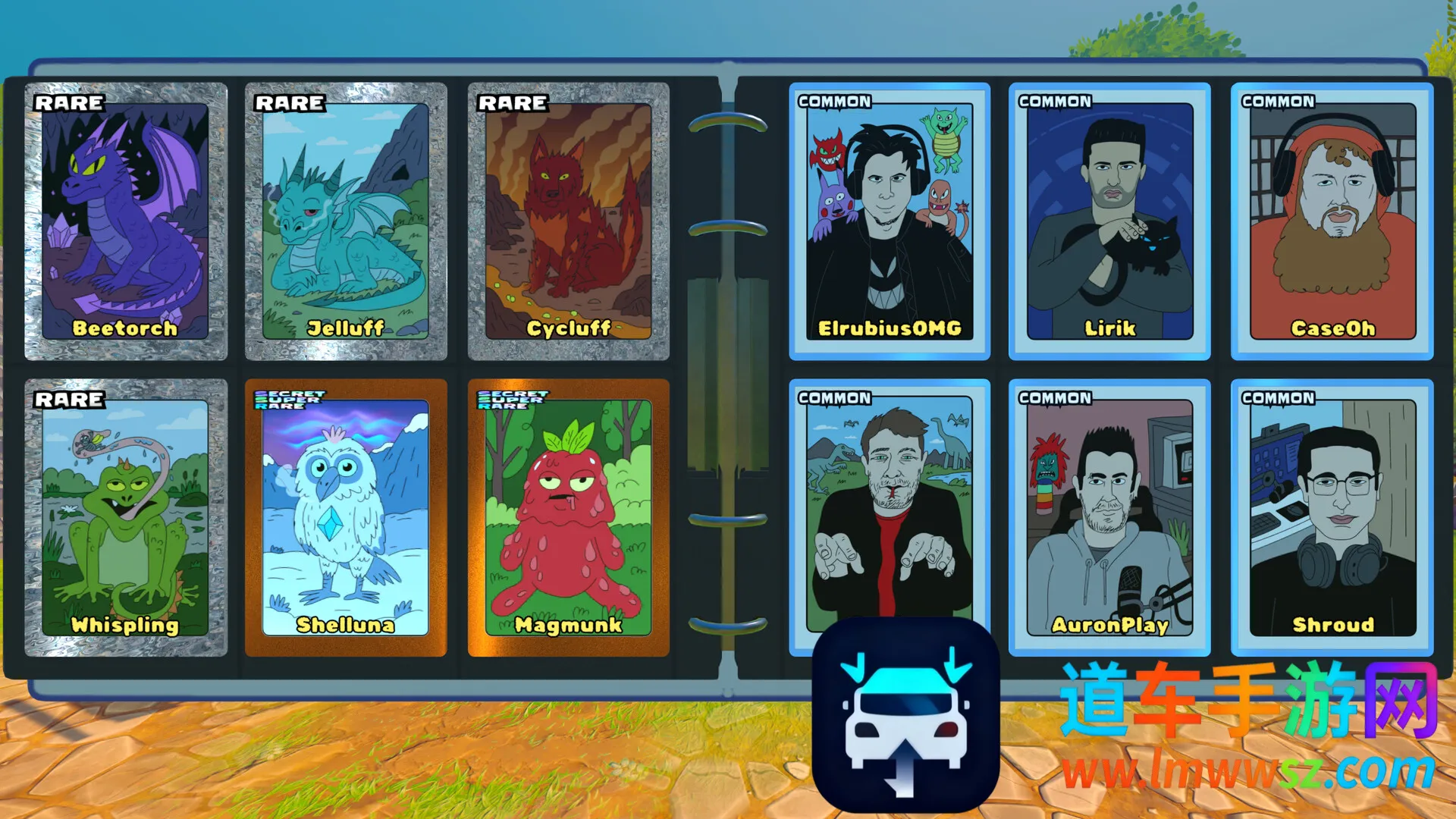Click the Whispling frog card
The height and width of the screenshot is (819, 1456).
click(x=126, y=517)
